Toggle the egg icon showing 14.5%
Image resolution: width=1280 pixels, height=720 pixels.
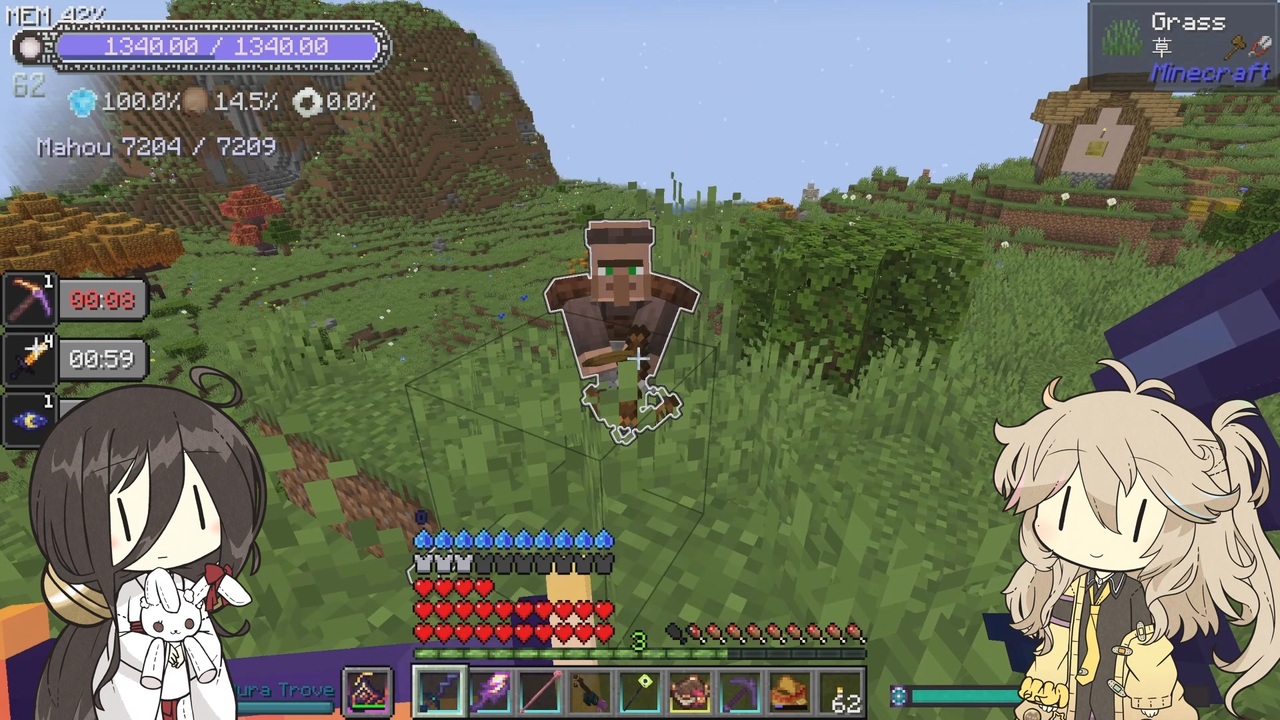pyautogui.click(x=196, y=101)
